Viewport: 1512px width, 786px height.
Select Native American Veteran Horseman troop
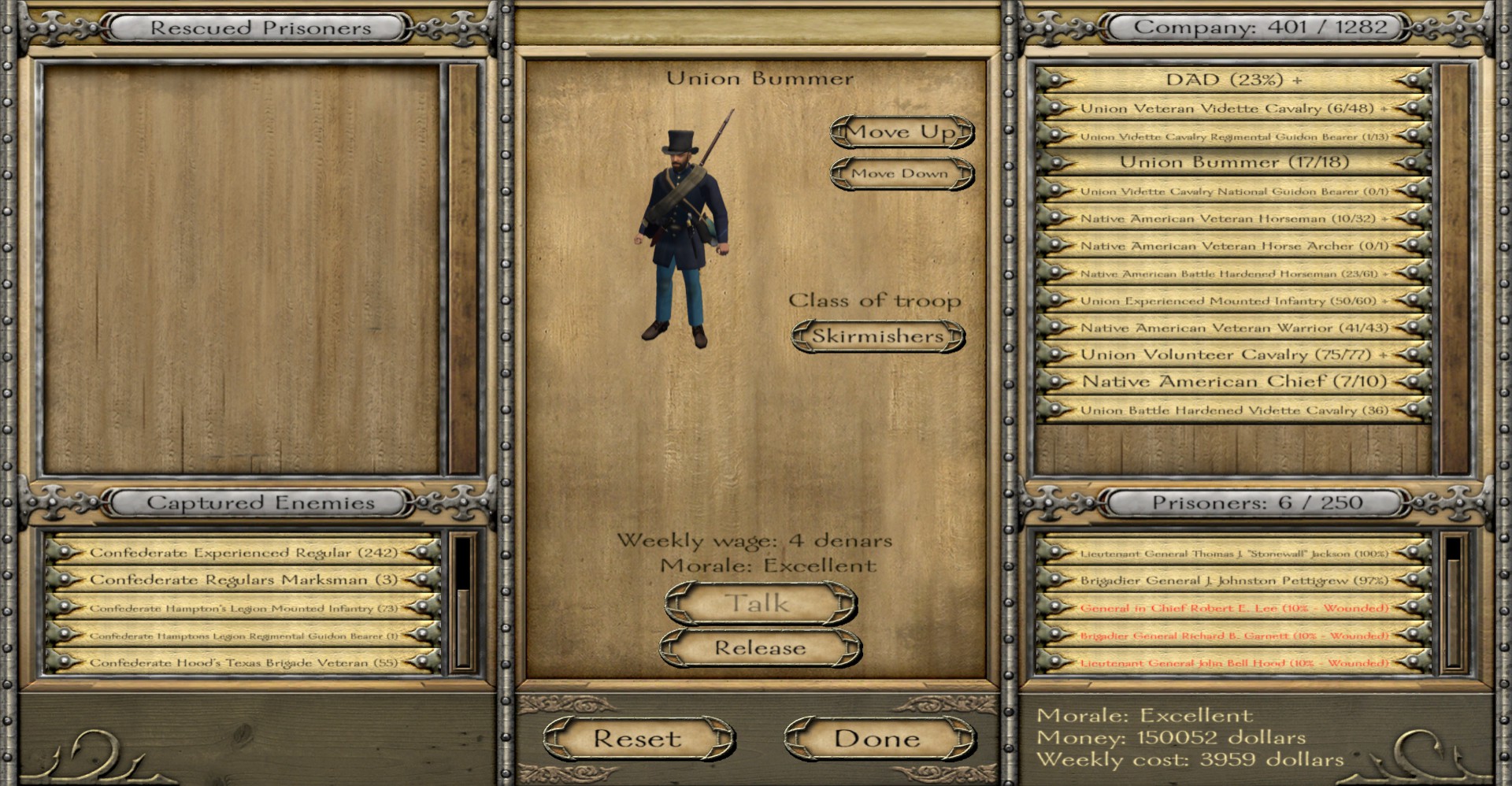point(1233,218)
